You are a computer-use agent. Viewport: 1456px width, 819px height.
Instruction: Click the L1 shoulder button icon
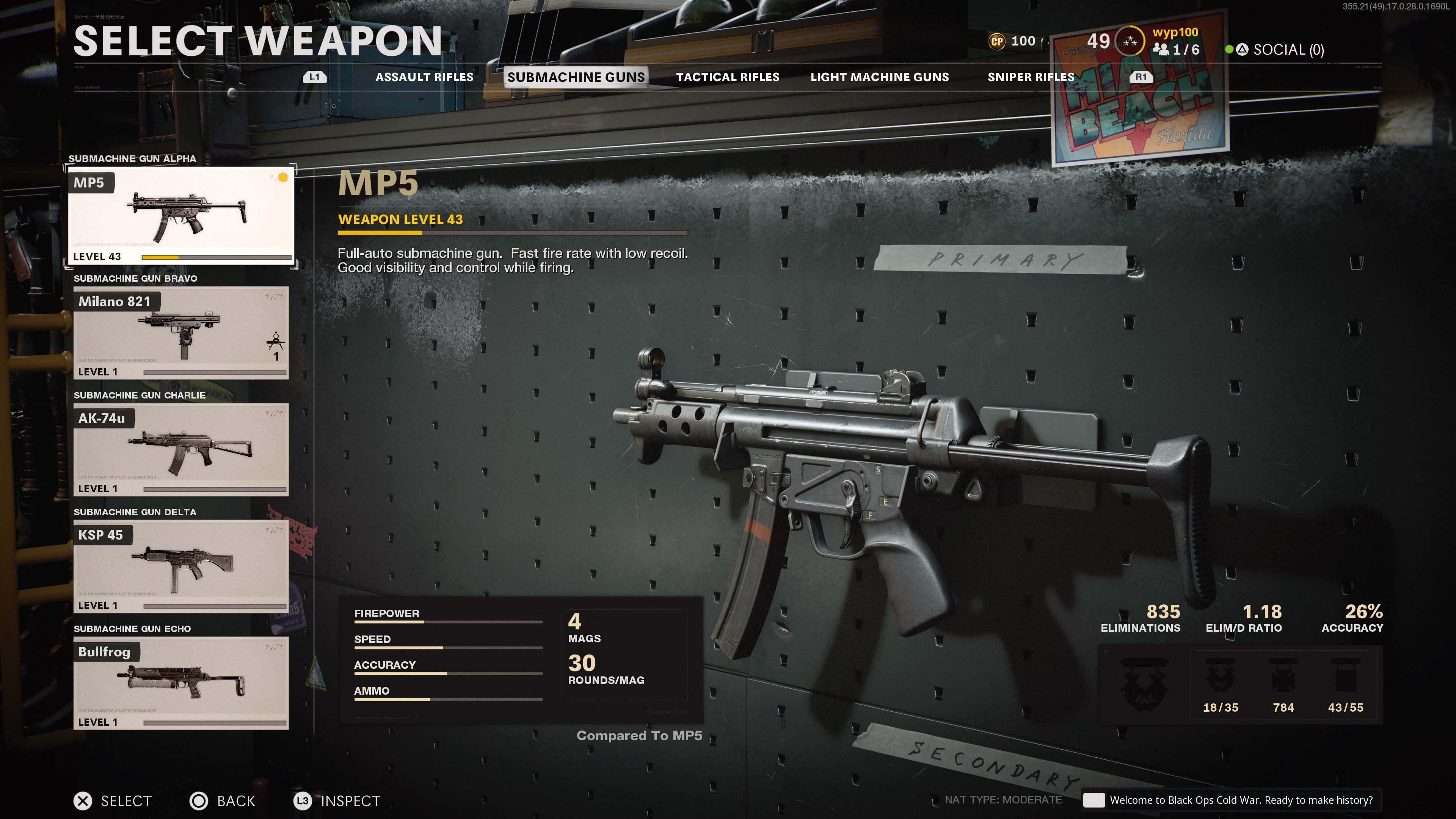[315, 77]
